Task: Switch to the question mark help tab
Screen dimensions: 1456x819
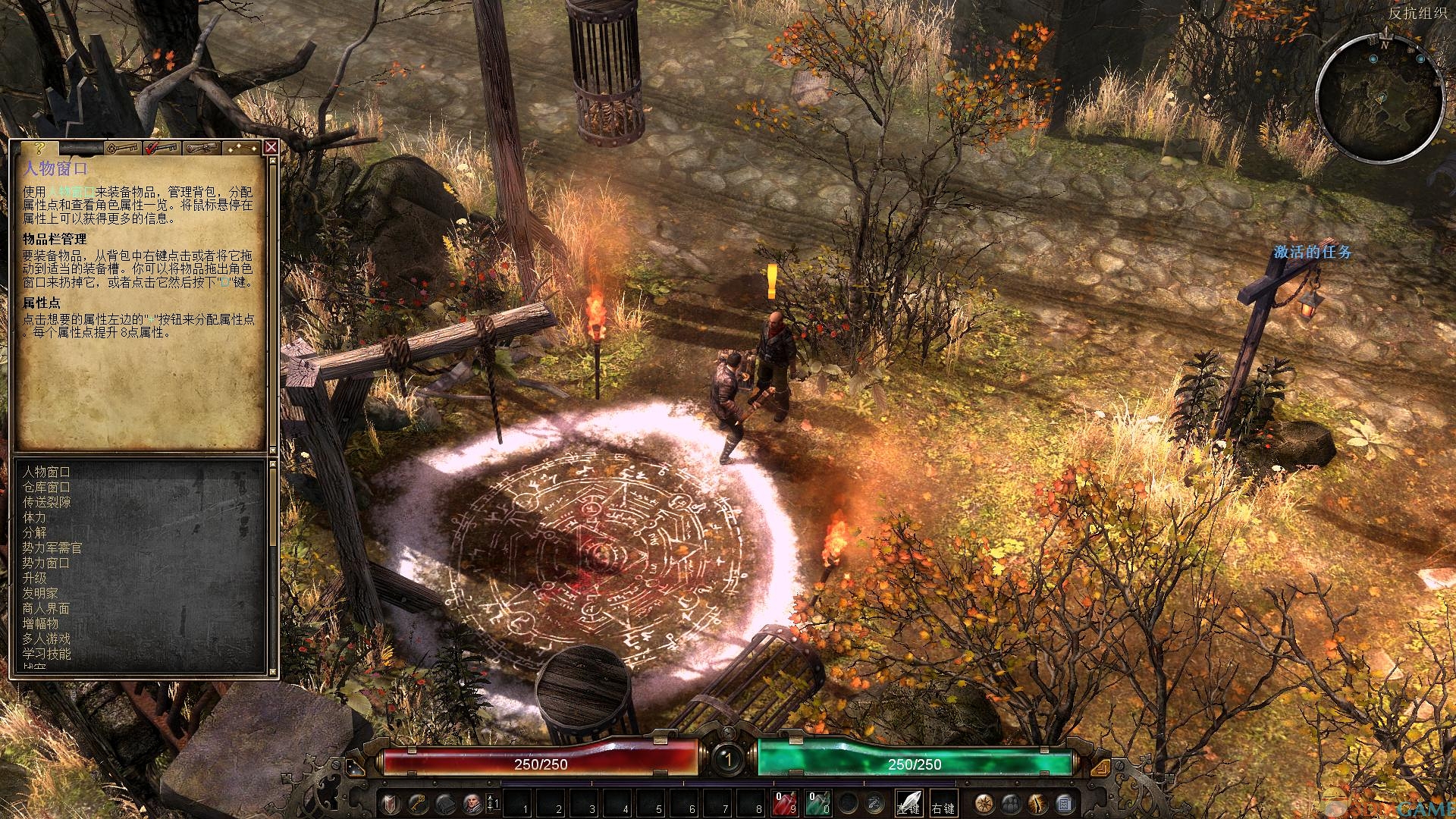Action: pos(41,147)
